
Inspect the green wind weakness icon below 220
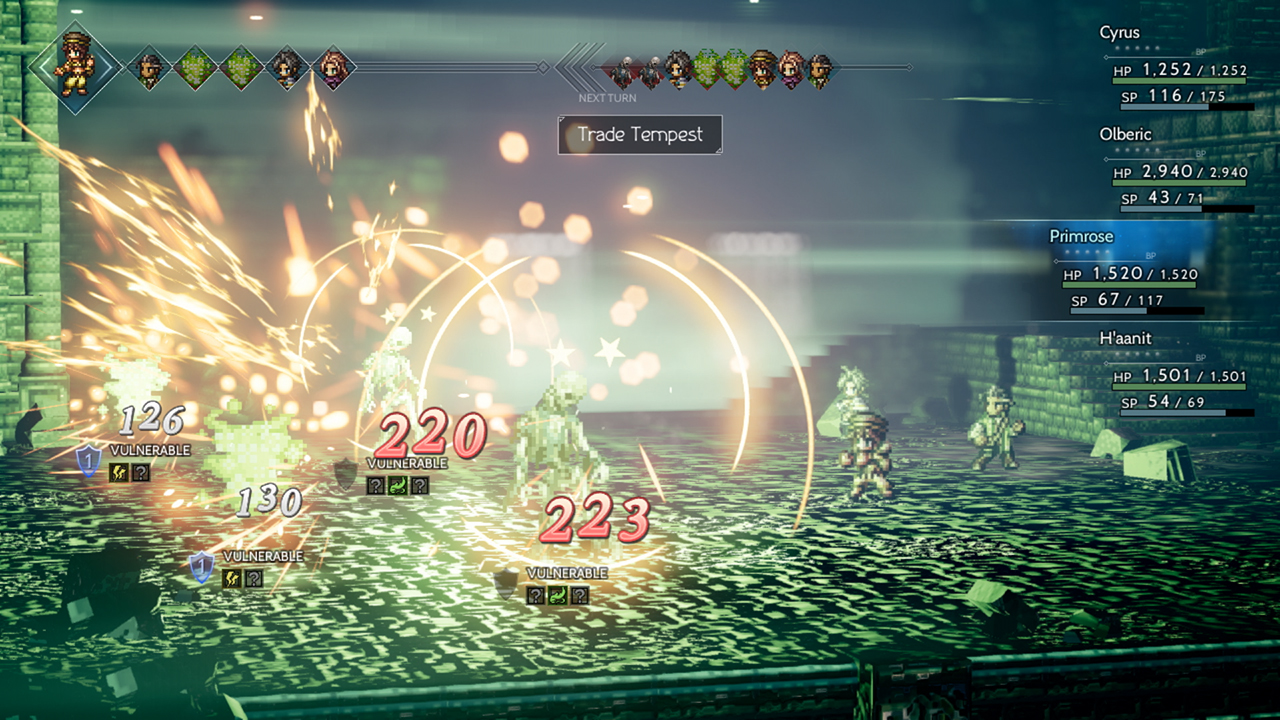(397, 485)
